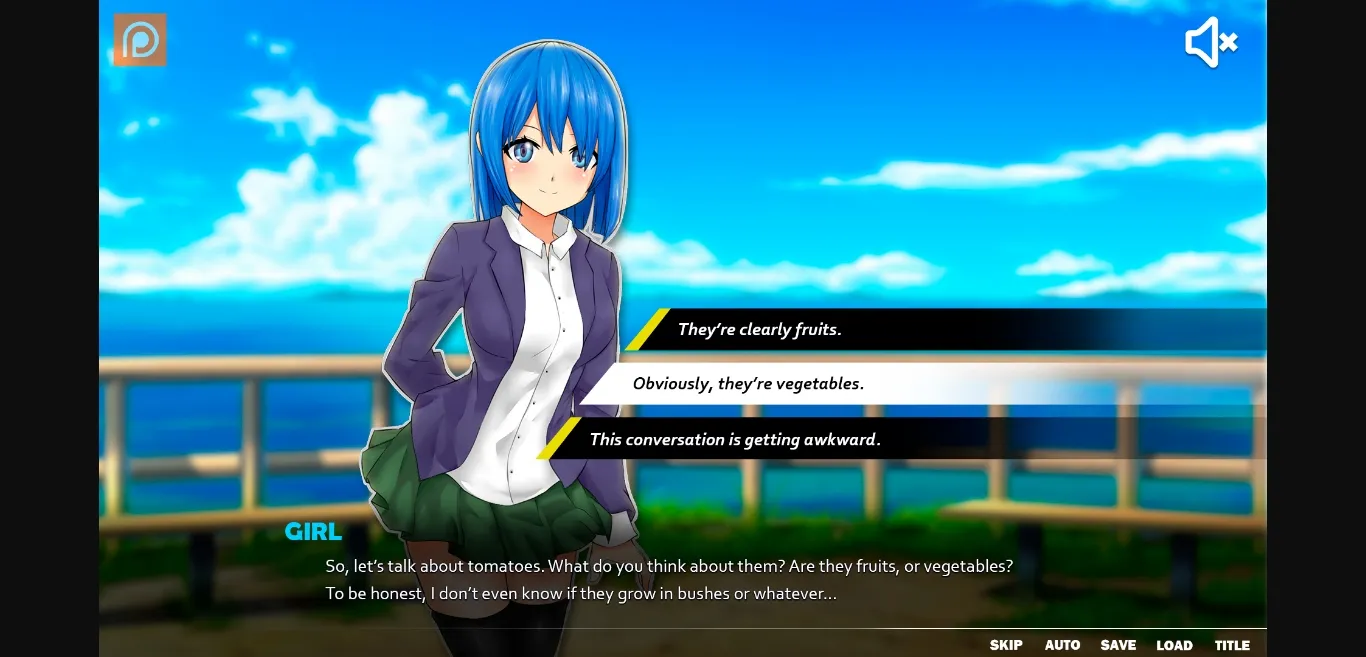Viewport: 1366px width, 657px height.
Task: Open the SAVE menu
Action: (1118, 645)
